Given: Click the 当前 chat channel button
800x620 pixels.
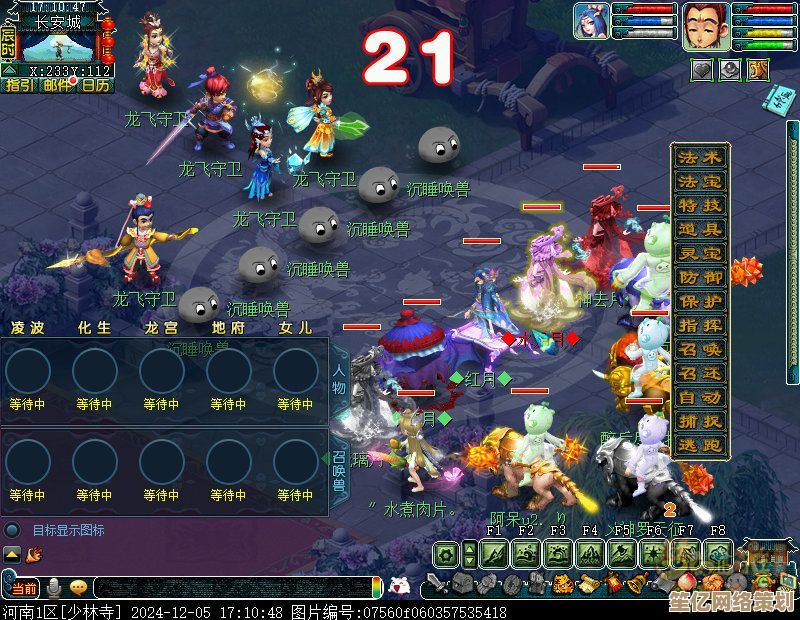Looking at the screenshot, I should pos(24,588).
